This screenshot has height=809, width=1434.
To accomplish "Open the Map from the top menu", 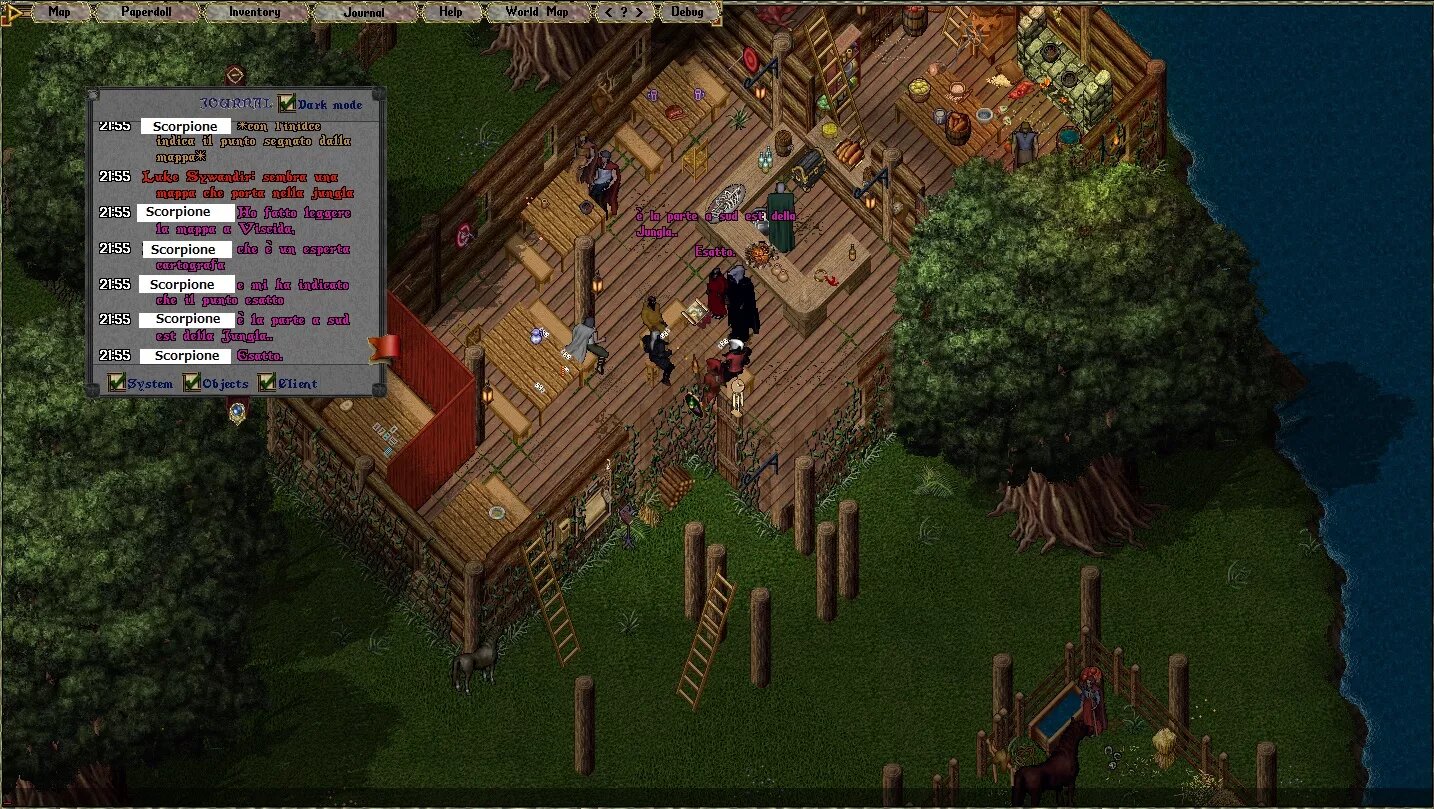I will point(59,12).
